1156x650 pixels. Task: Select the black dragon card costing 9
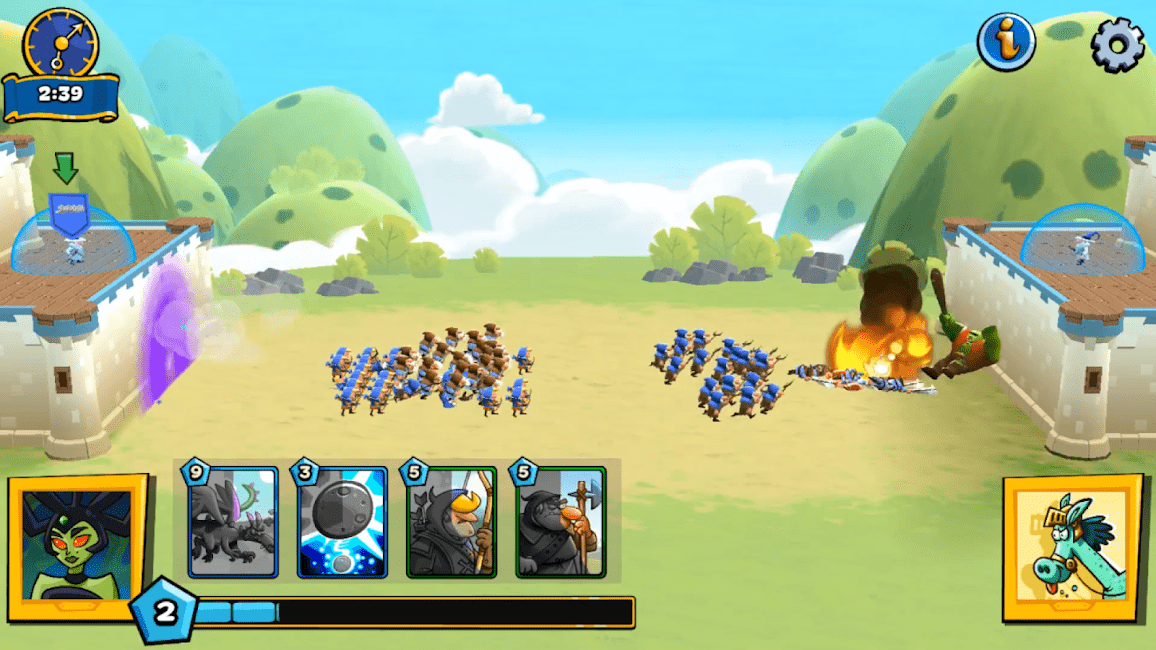(233, 522)
